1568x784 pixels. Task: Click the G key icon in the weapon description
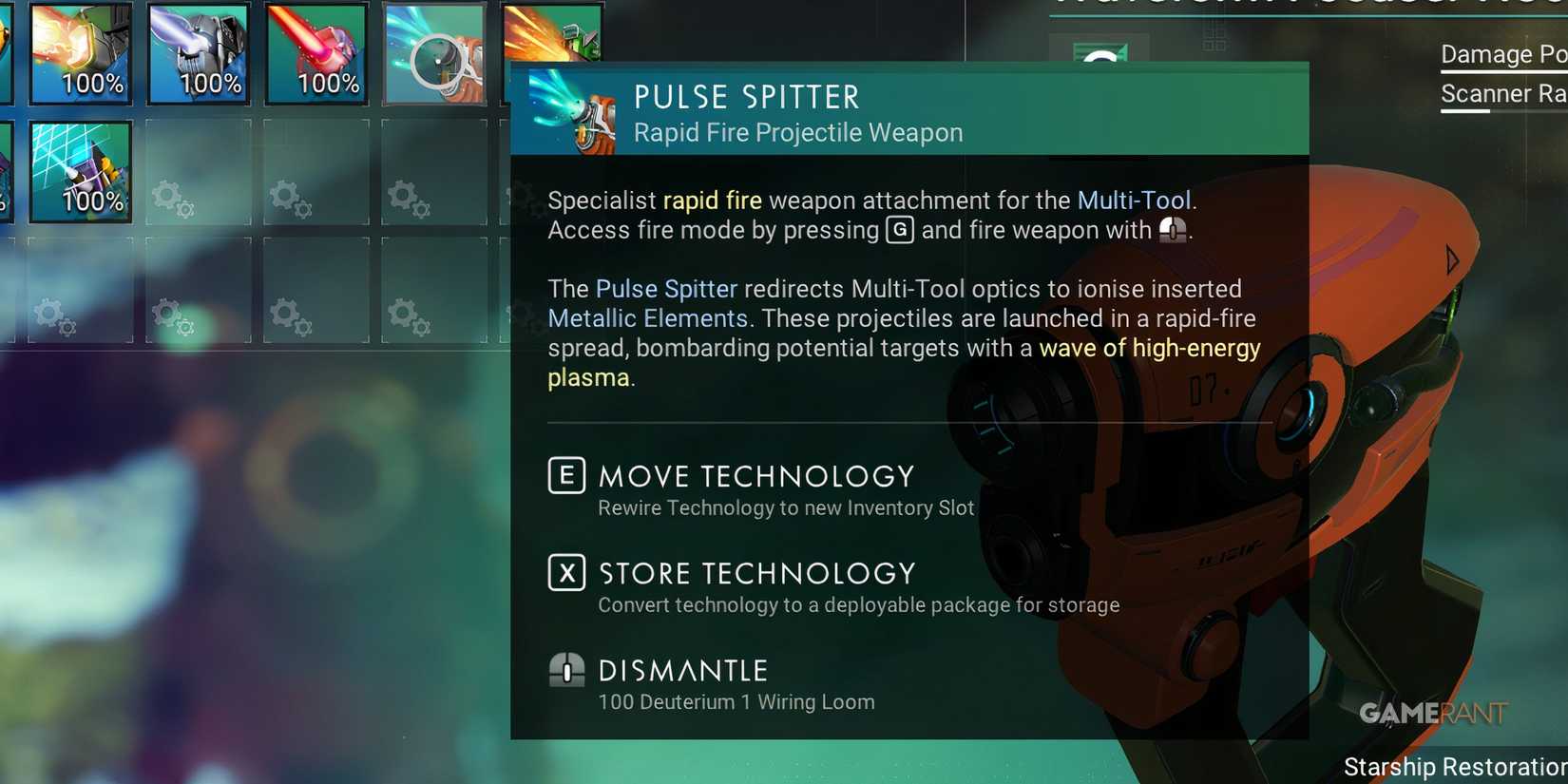898,230
